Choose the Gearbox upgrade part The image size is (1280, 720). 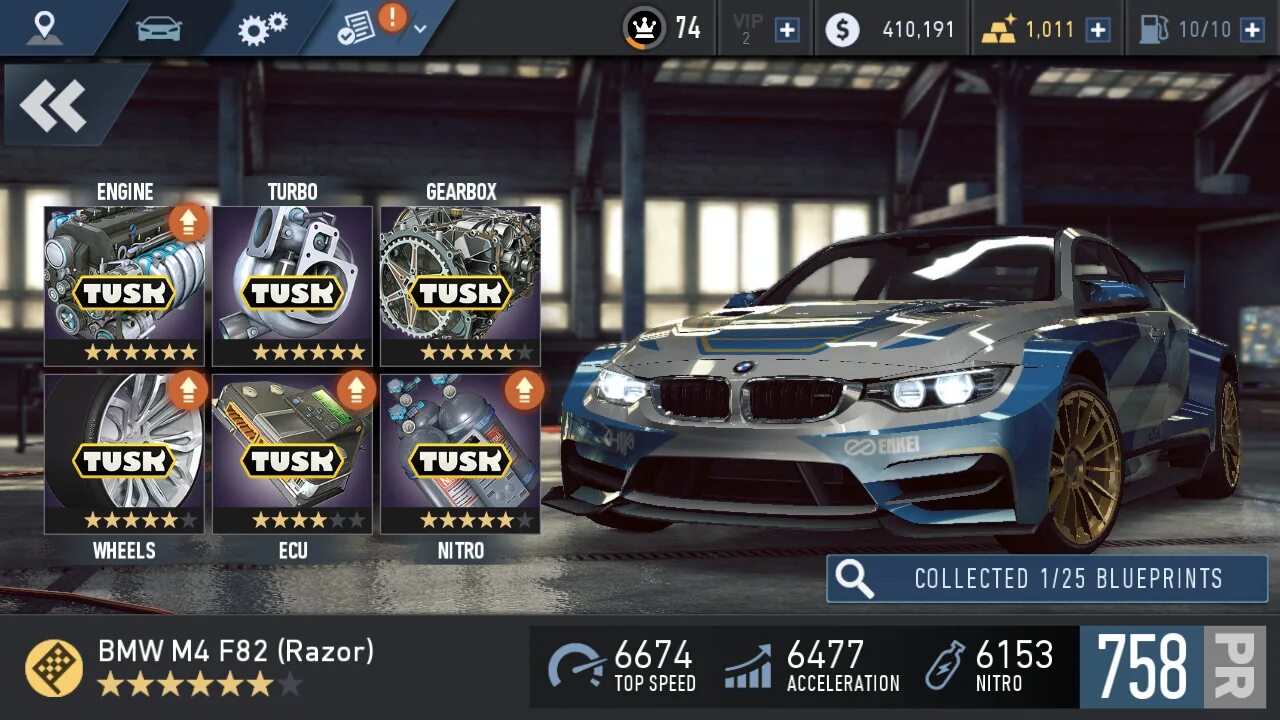pos(460,286)
